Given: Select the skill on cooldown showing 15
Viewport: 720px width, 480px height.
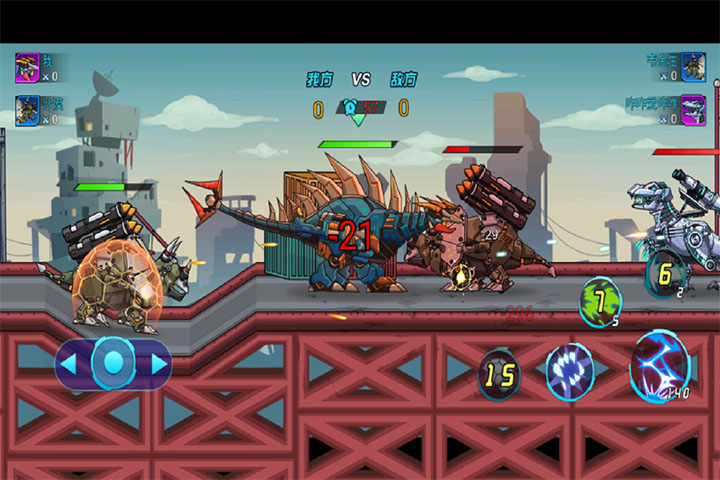Looking at the screenshot, I should click(498, 373).
